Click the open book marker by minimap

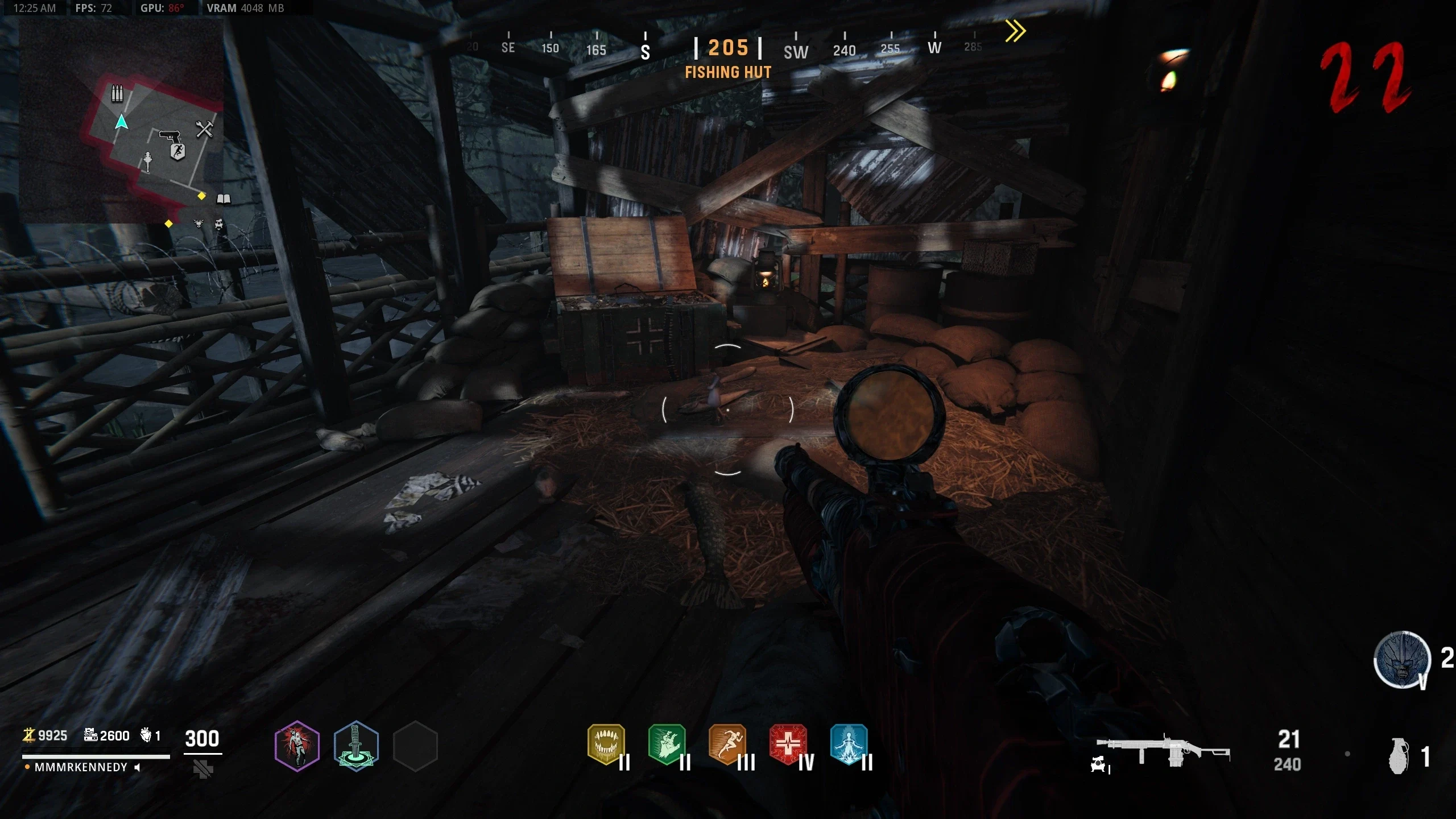point(224,198)
